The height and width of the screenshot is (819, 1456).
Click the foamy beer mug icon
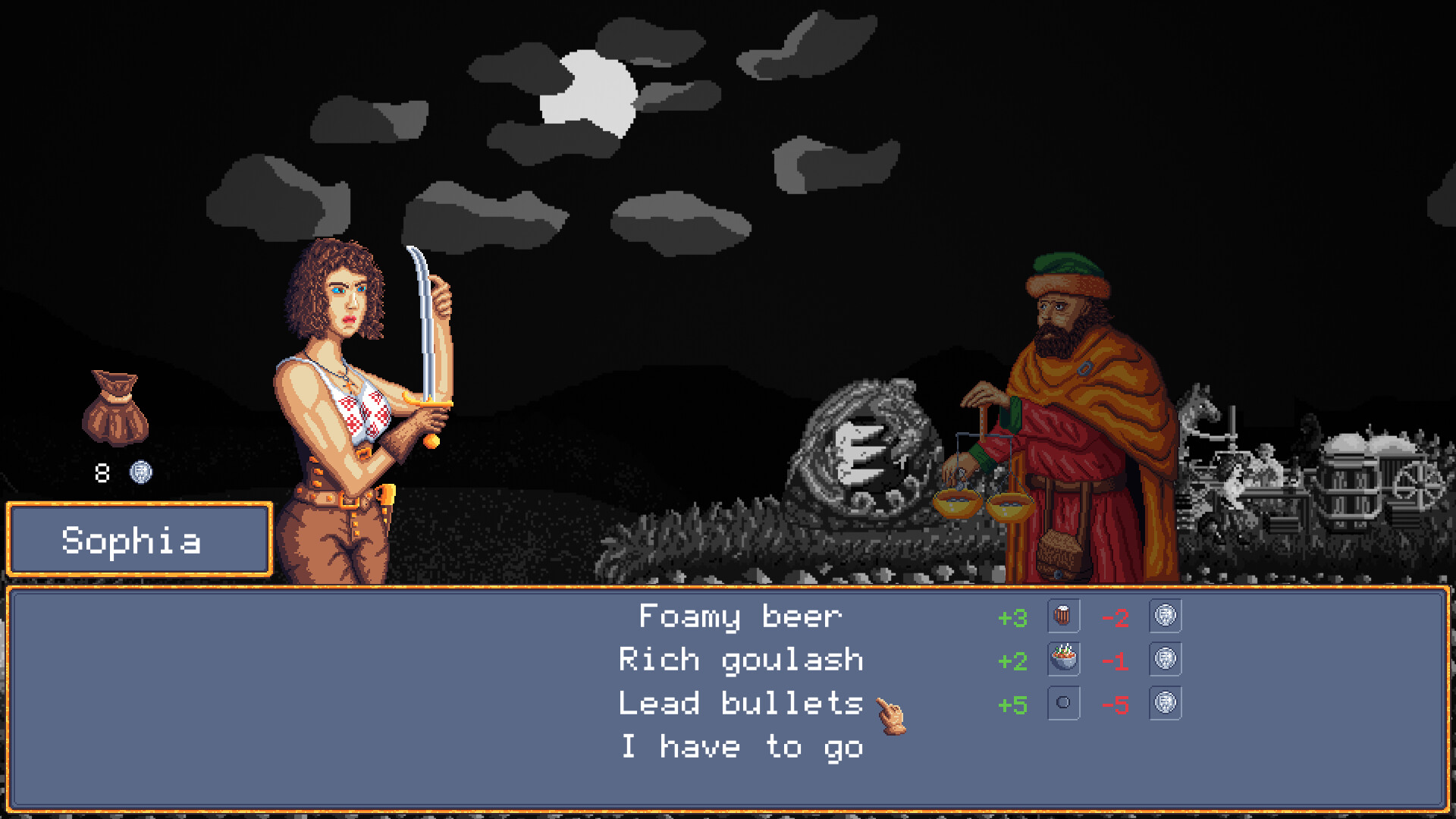point(1062,617)
